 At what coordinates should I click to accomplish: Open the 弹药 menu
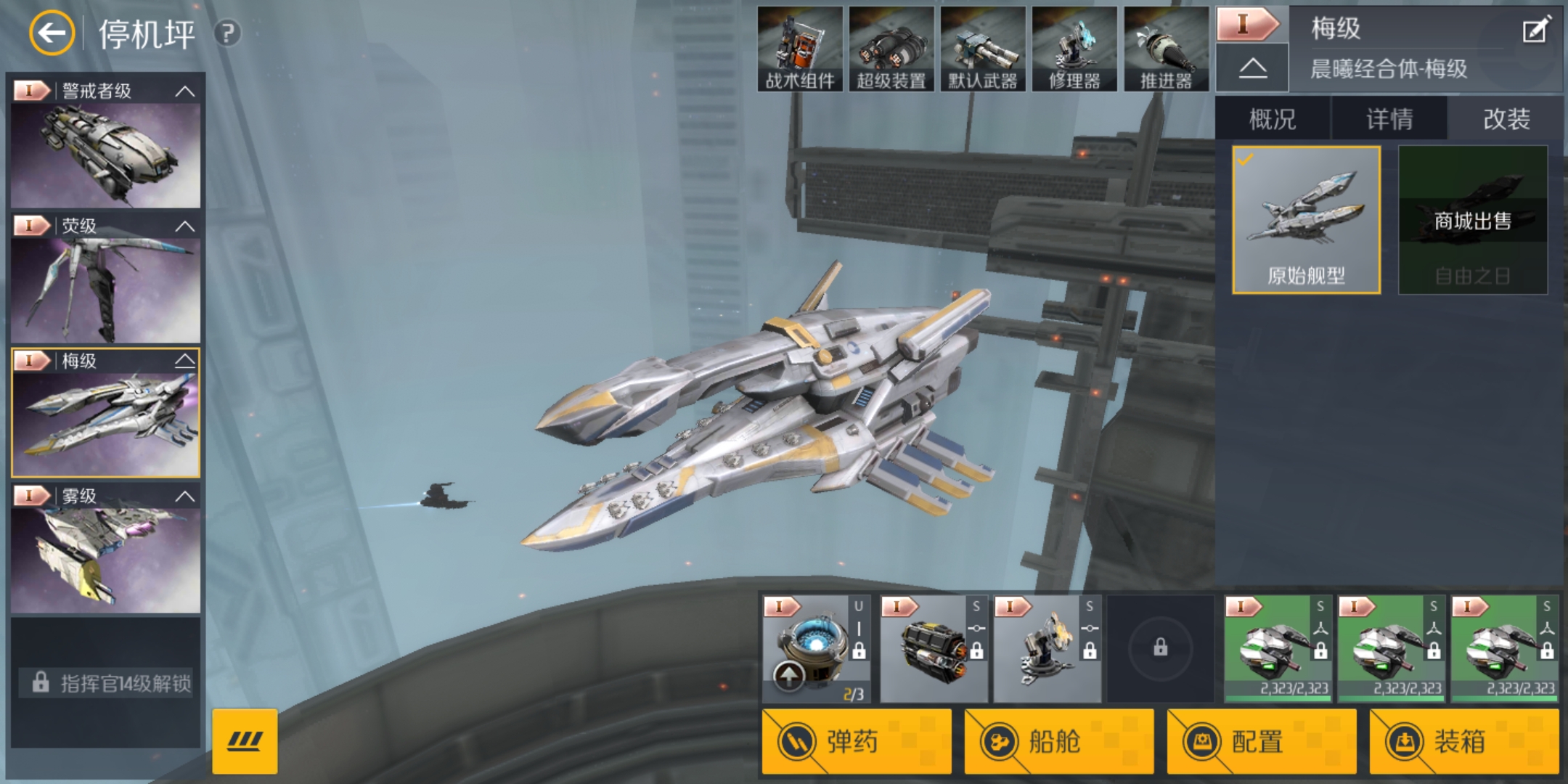tap(857, 741)
